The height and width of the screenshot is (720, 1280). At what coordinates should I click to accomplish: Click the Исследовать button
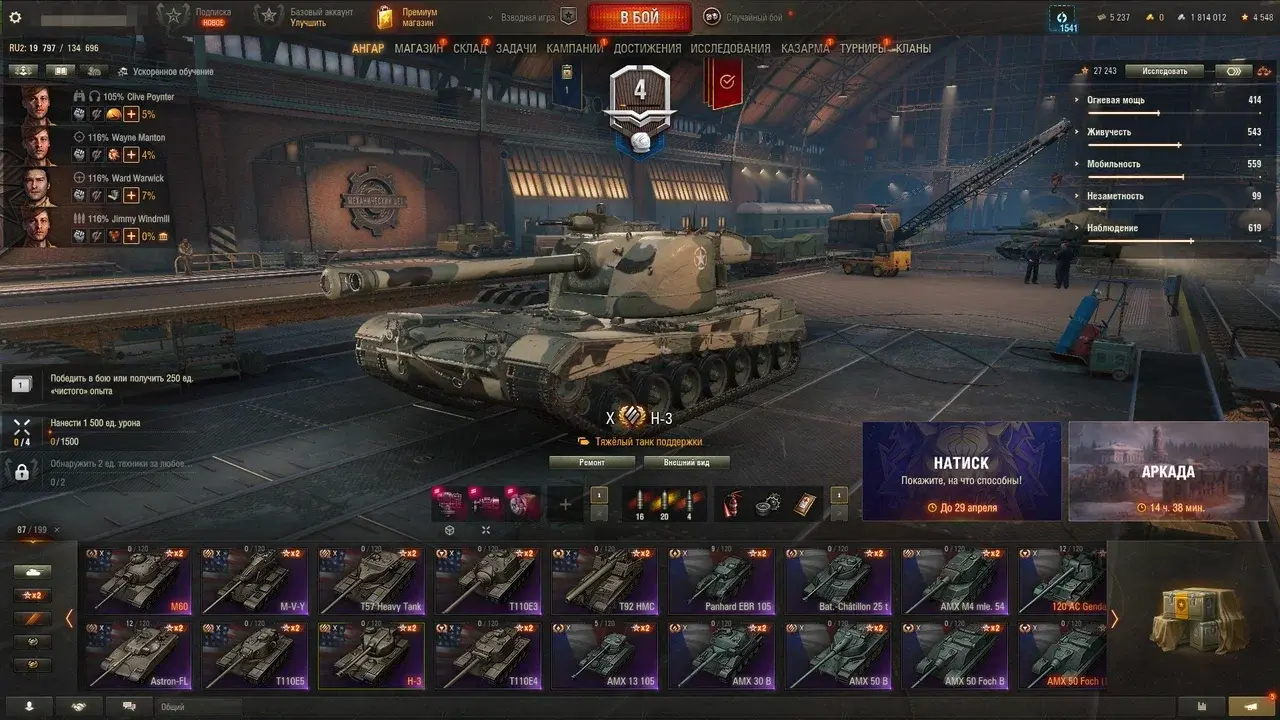[1165, 71]
